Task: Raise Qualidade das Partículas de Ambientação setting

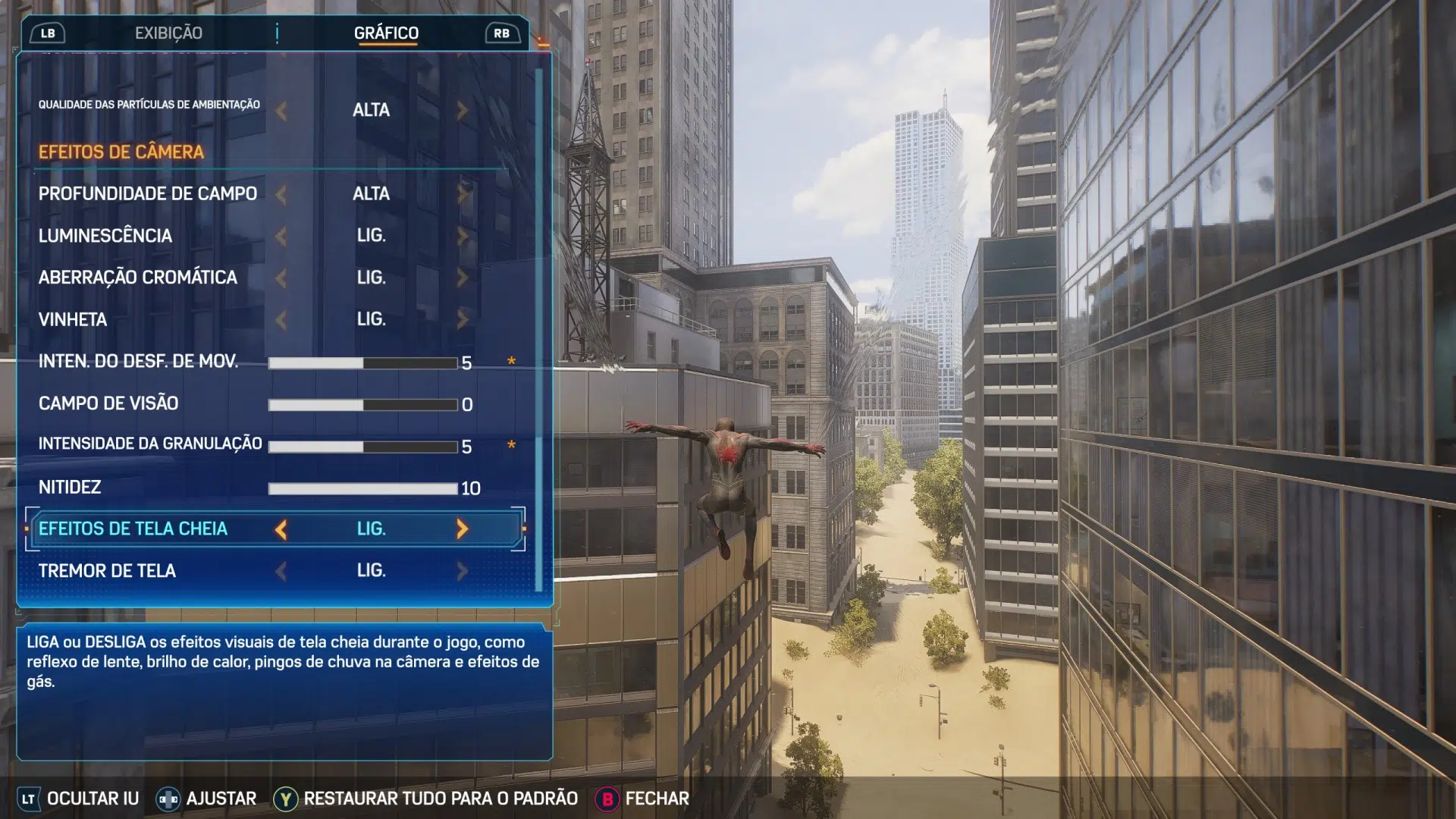Action: tap(462, 111)
